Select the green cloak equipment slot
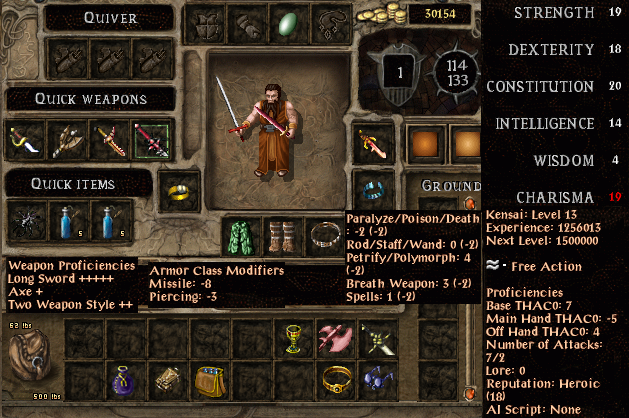The width and height of the screenshot is (629, 418). pyautogui.click(x=237, y=235)
